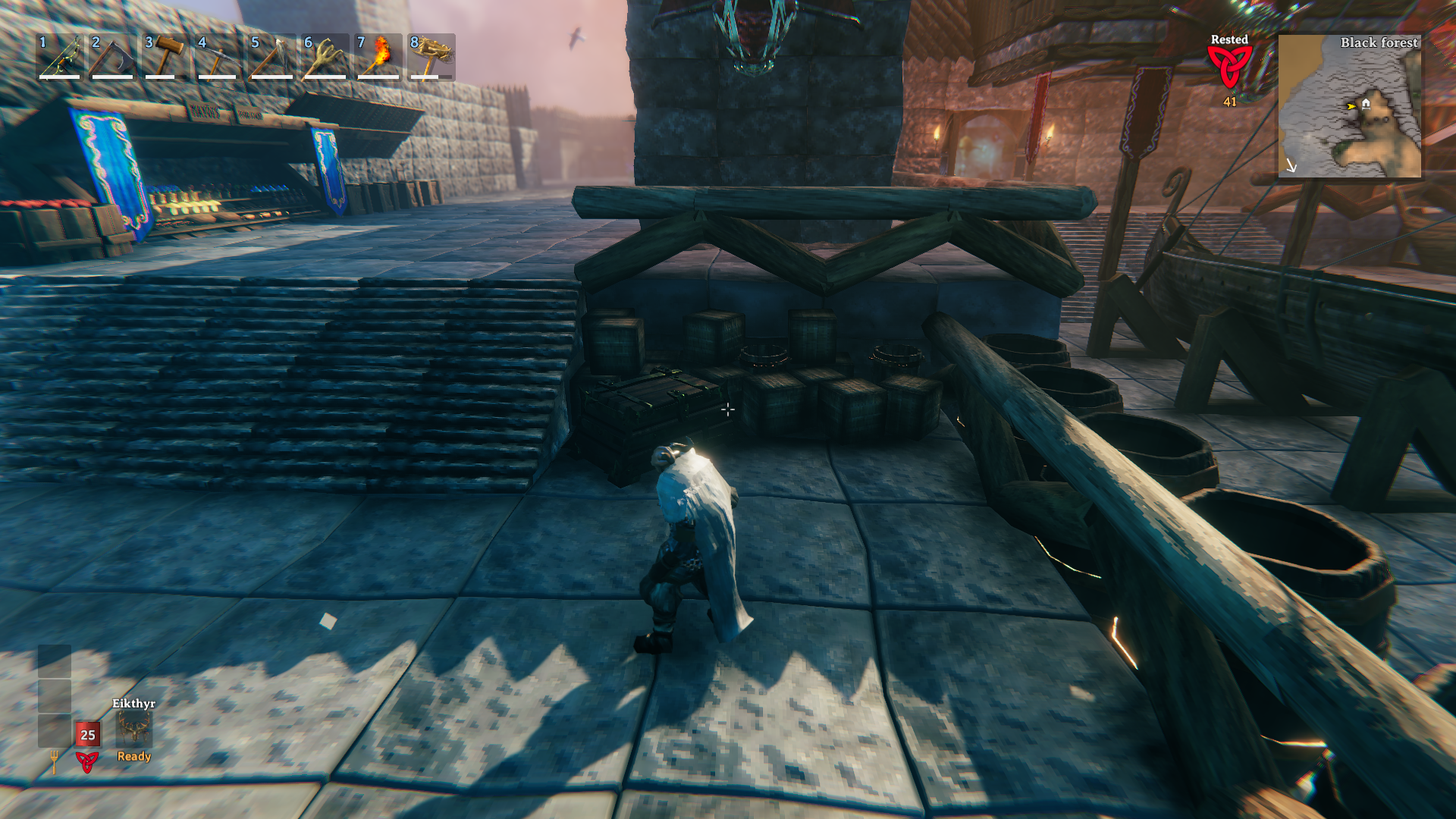The image size is (1456, 819).
Task: Click the golden fork food icon
Action: pyautogui.click(x=54, y=761)
